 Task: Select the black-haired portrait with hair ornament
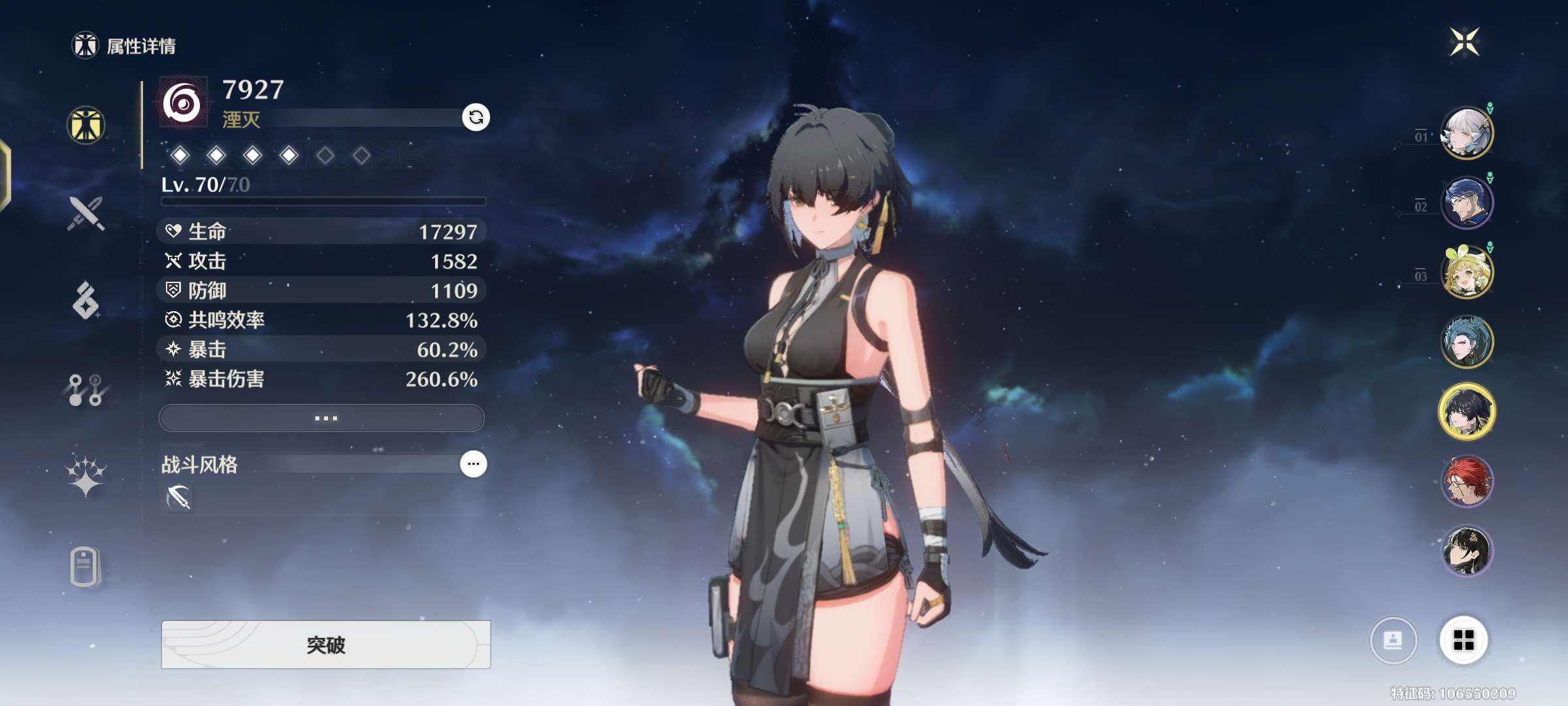tap(1467, 550)
